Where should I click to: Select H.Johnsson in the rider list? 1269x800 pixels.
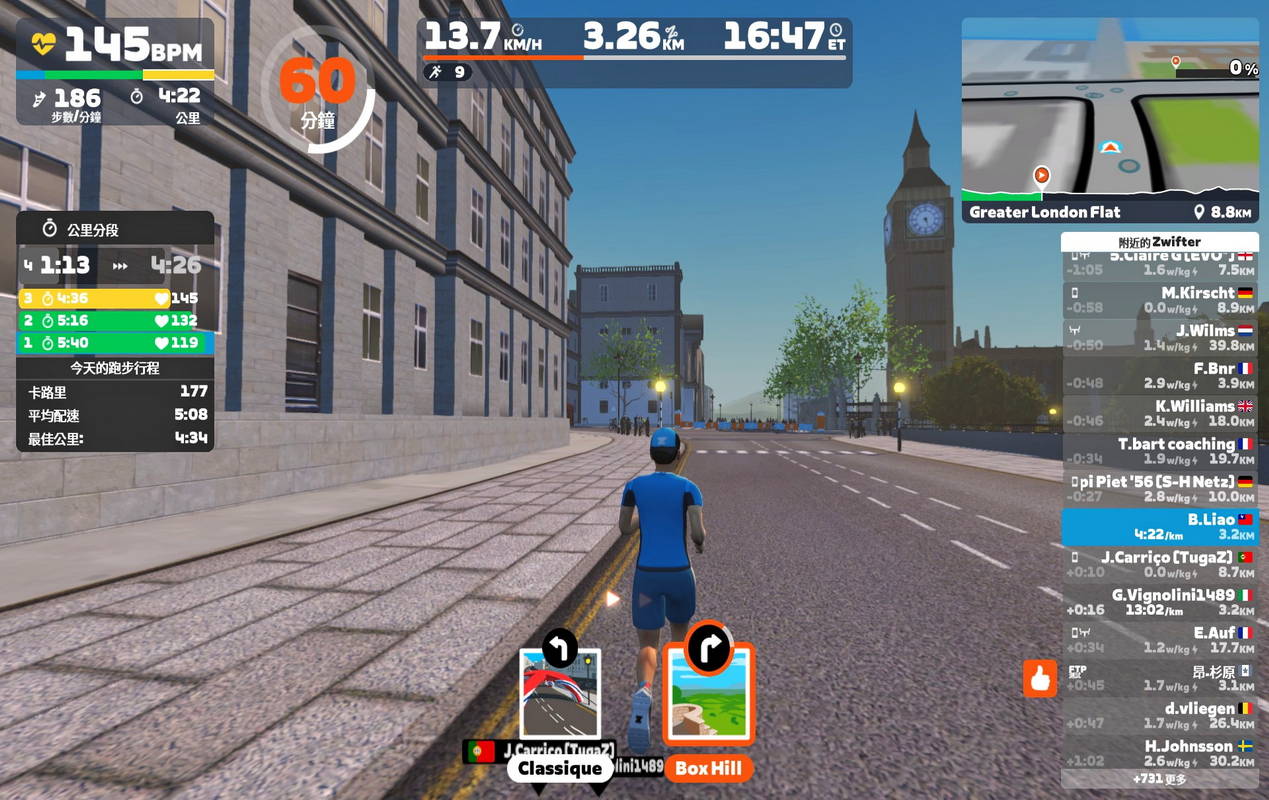click(1159, 753)
